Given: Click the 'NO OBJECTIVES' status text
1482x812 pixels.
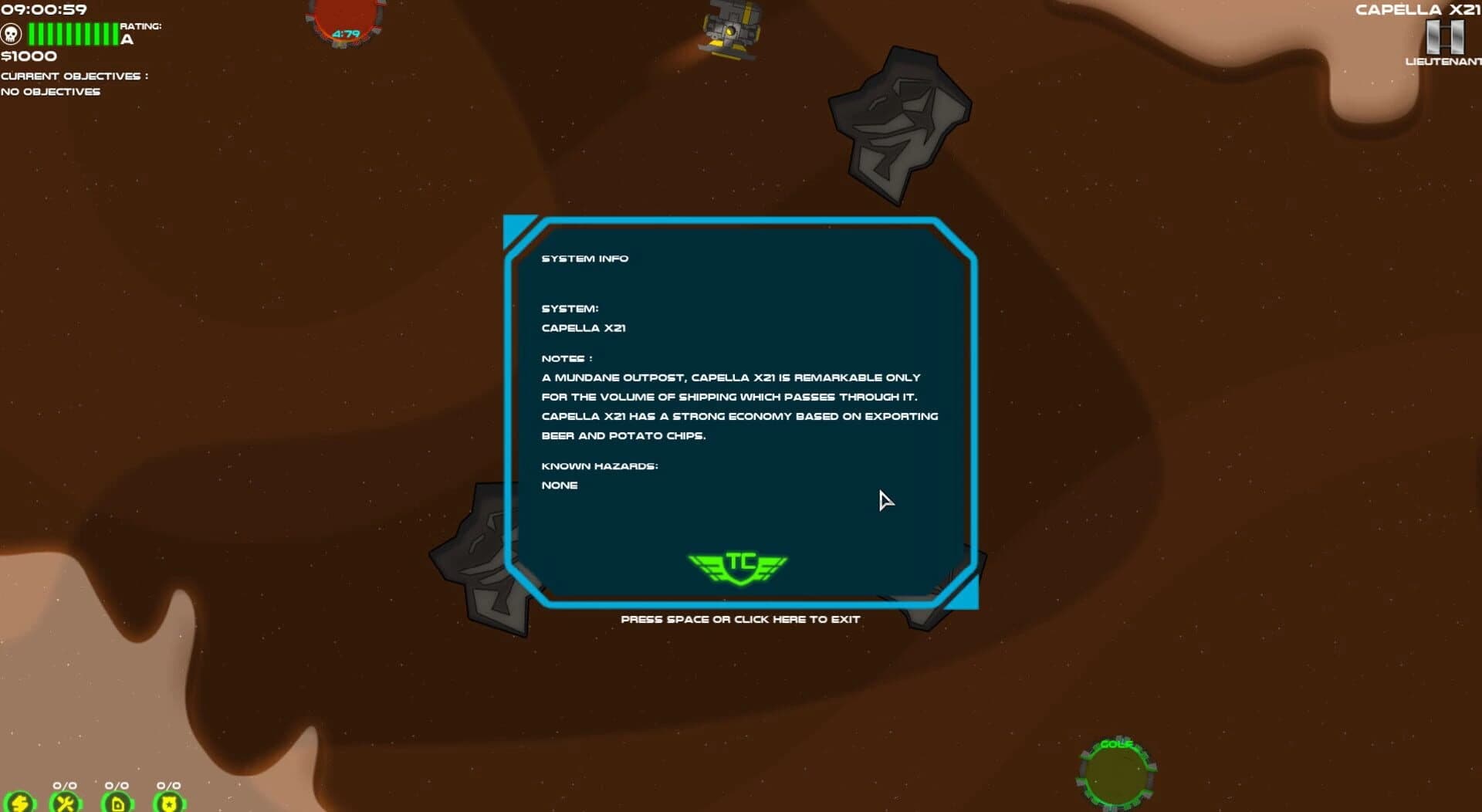Looking at the screenshot, I should tap(50, 91).
